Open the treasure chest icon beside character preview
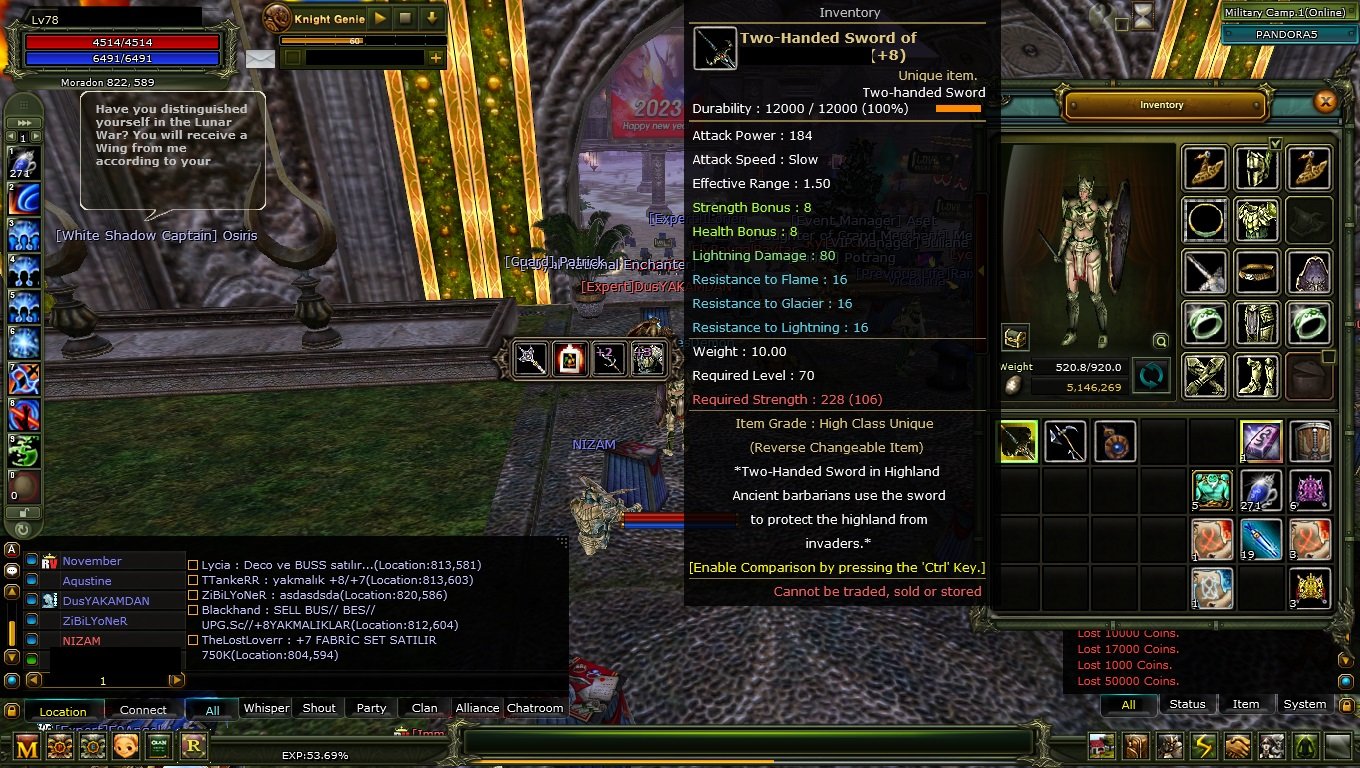1360x768 pixels. (1016, 338)
